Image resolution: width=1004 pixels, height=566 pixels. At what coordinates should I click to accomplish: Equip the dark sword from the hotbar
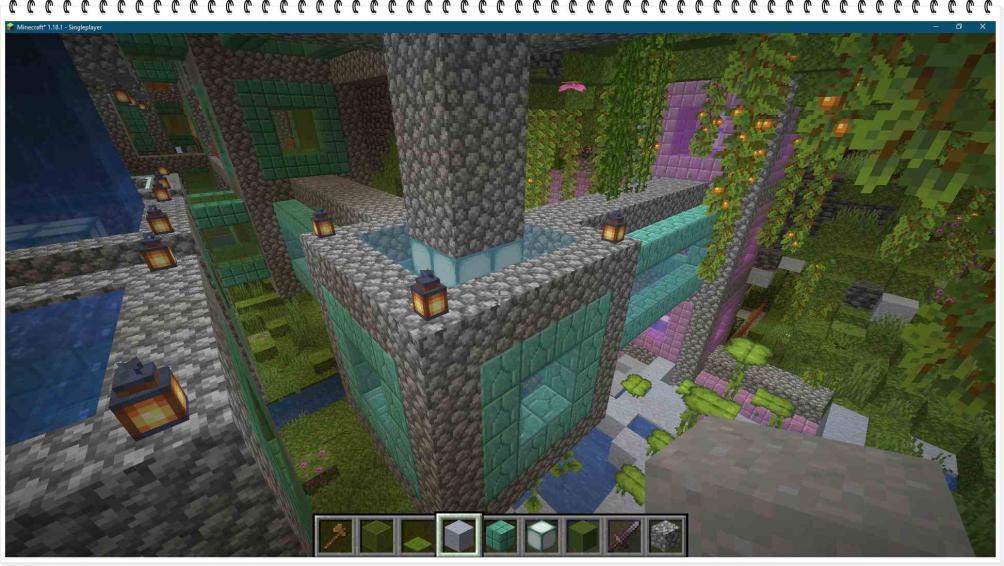coord(623,536)
